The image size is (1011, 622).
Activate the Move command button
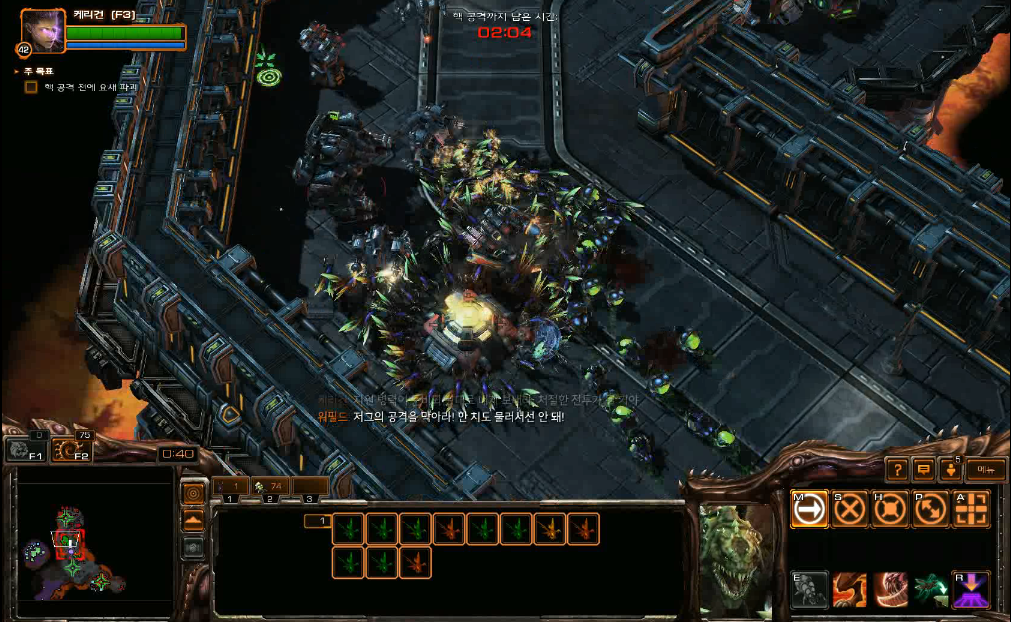pyautogui.click(x=810, y=509)
